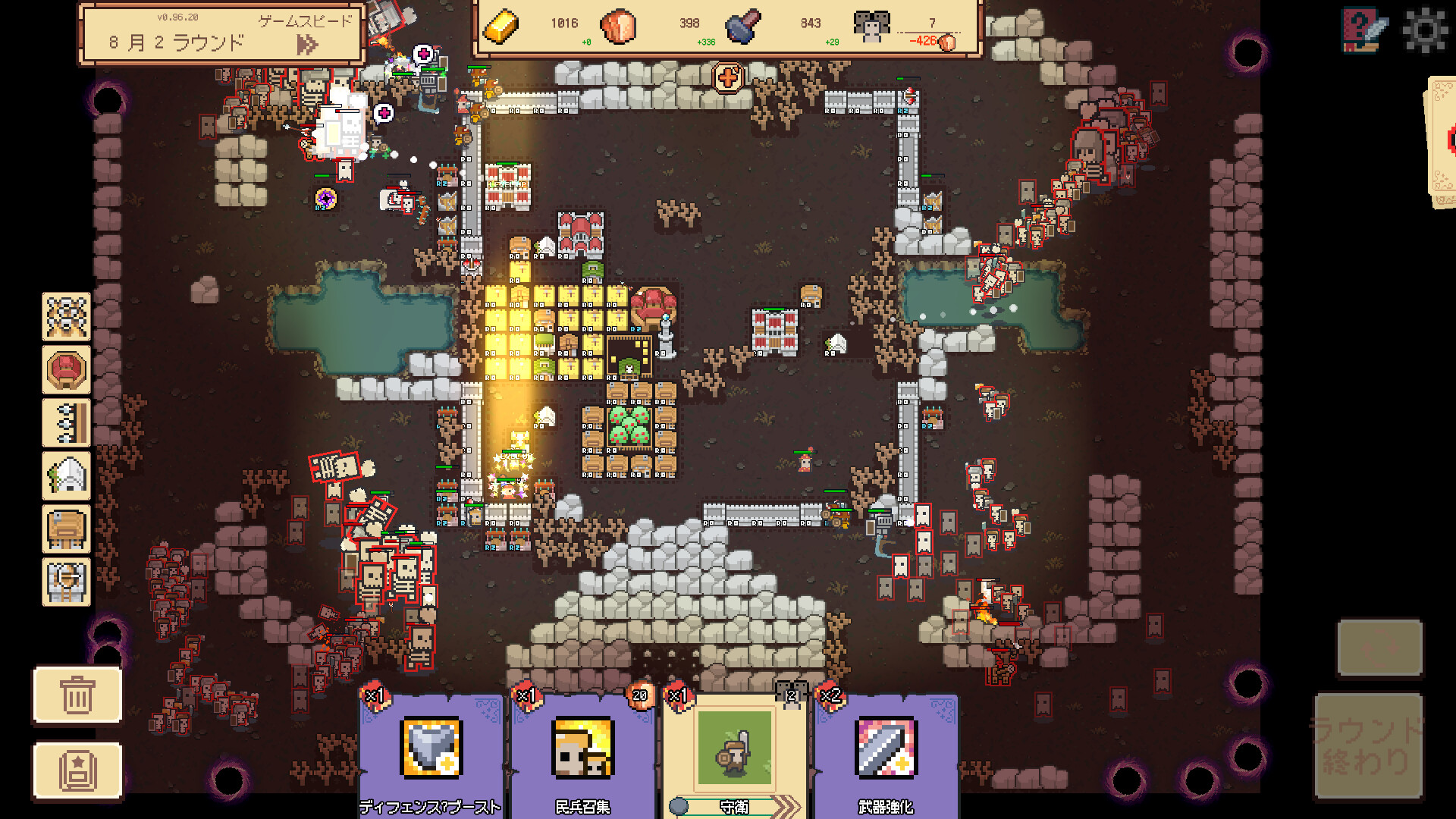Select the crossed barricade build icon
Viewport: 1456px width, 819px height.
click(67, 317)
